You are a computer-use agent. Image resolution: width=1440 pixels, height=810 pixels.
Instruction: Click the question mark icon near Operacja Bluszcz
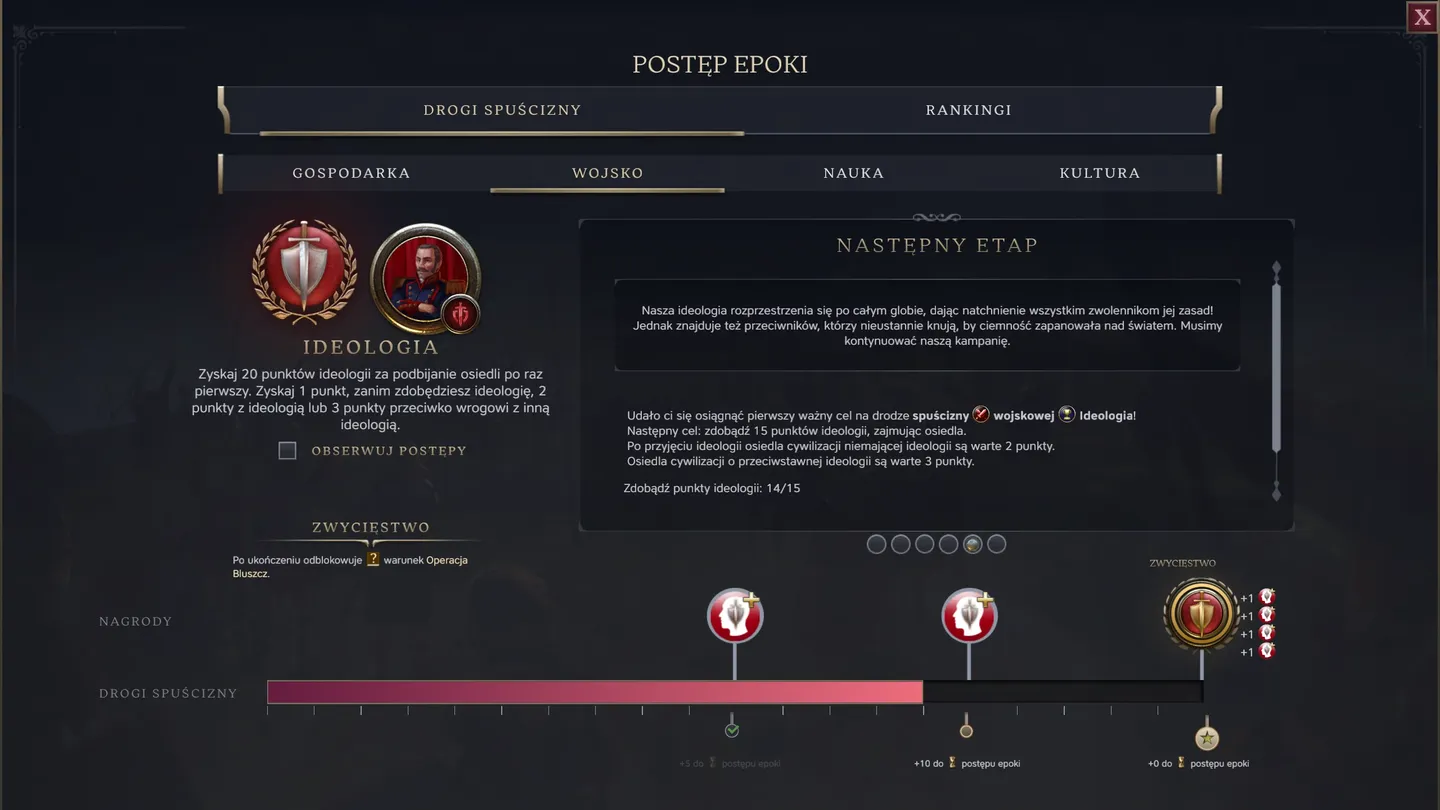click(x=371, y=560)
